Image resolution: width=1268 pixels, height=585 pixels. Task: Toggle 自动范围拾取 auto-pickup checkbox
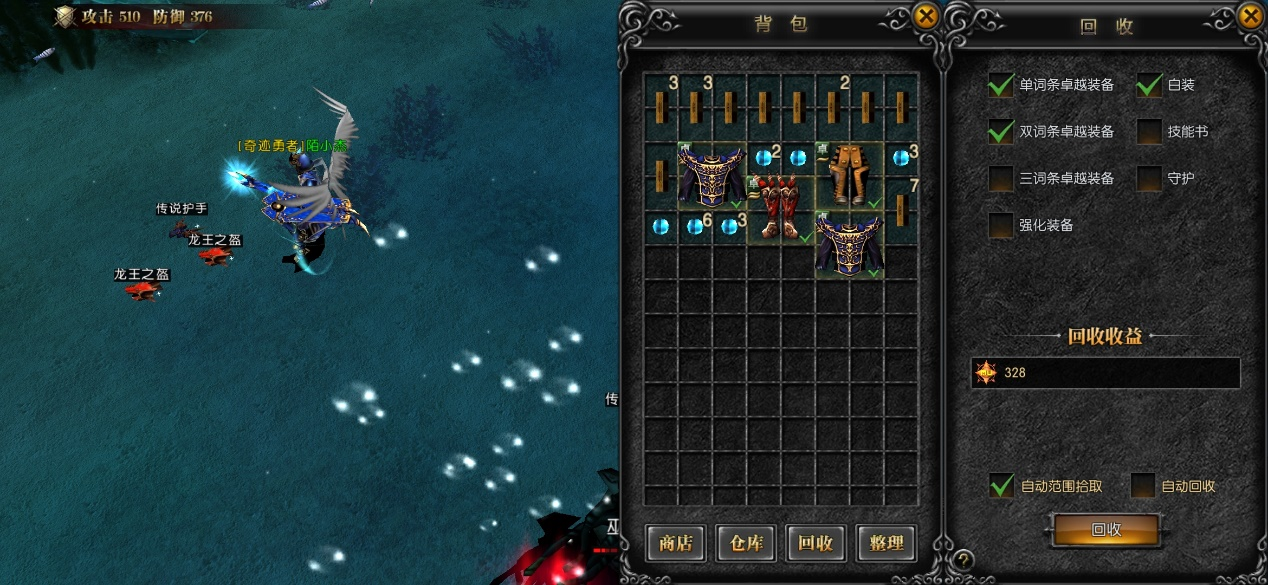point(1001,486)
